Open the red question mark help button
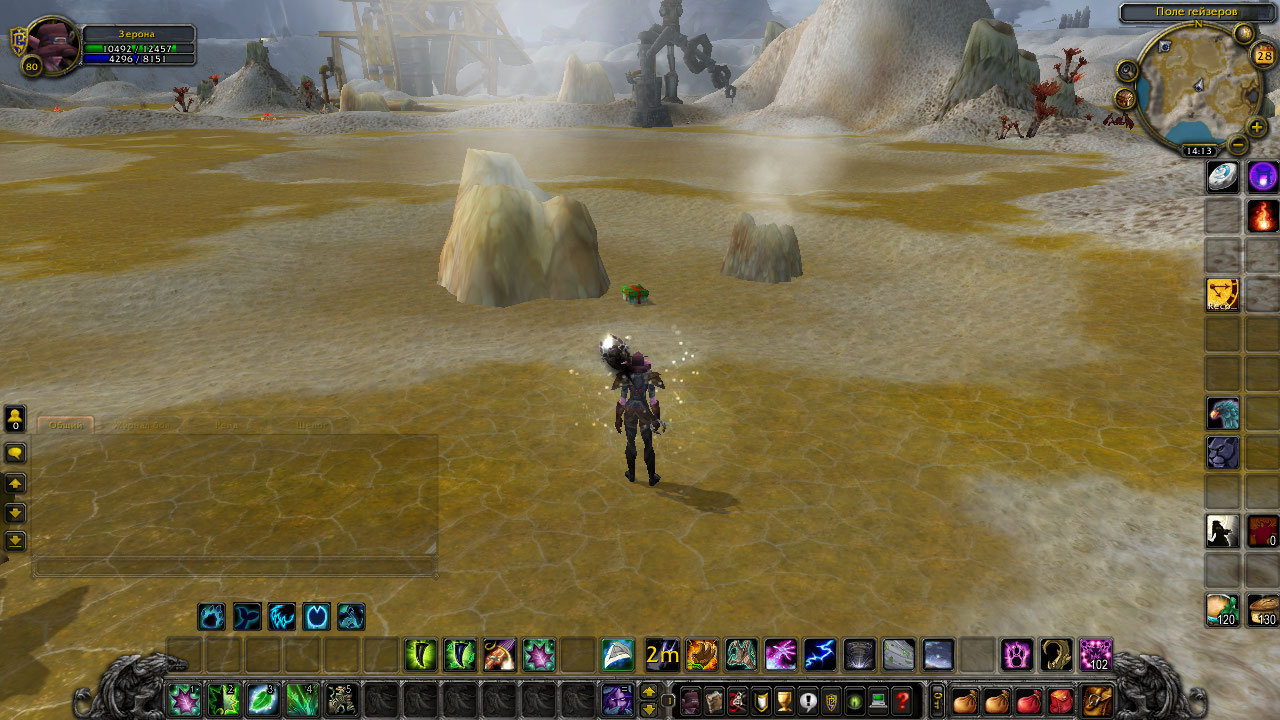The width and height of the screenshot is (1280, 720). point(902,701)
